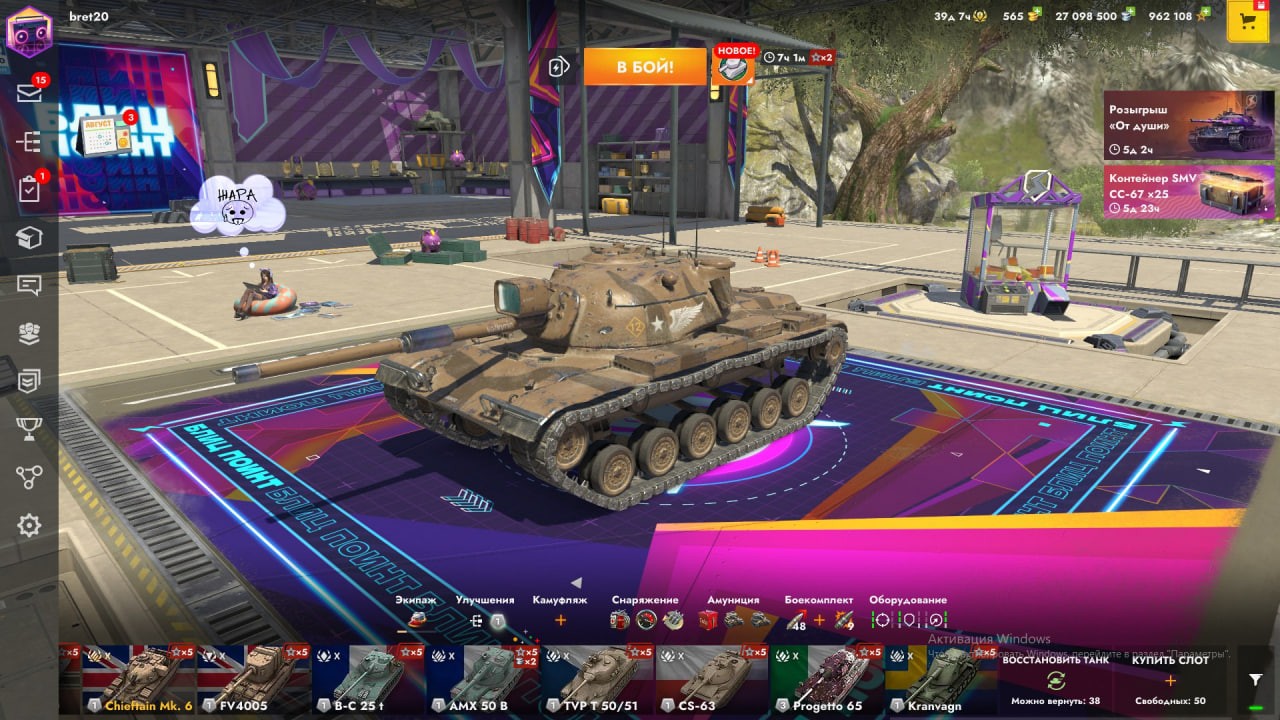Open the yellow shopping cart store
1280x720 pixels.
[x=1247, y=22]
